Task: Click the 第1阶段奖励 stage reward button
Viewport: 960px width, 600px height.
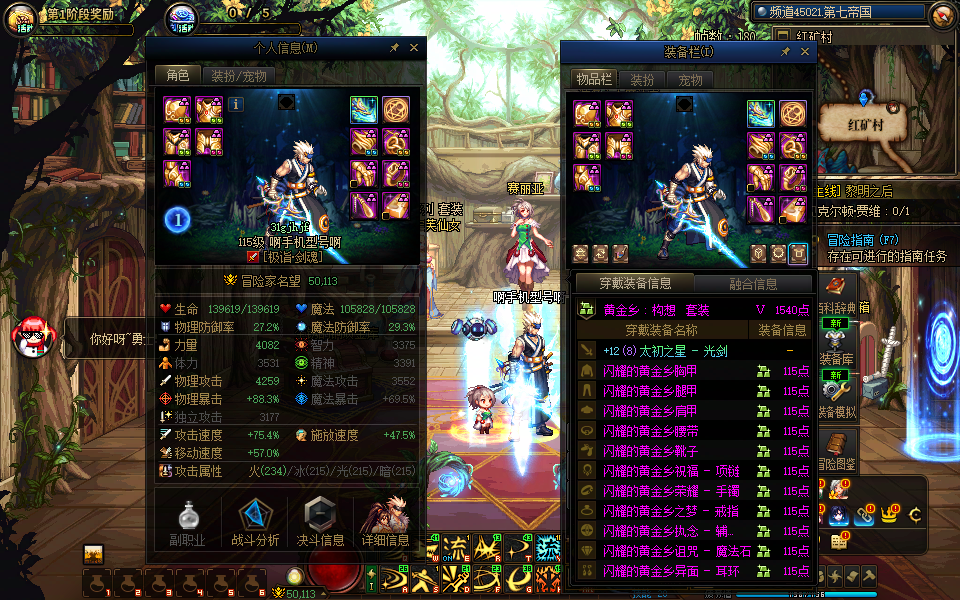Action: [70, 16]
